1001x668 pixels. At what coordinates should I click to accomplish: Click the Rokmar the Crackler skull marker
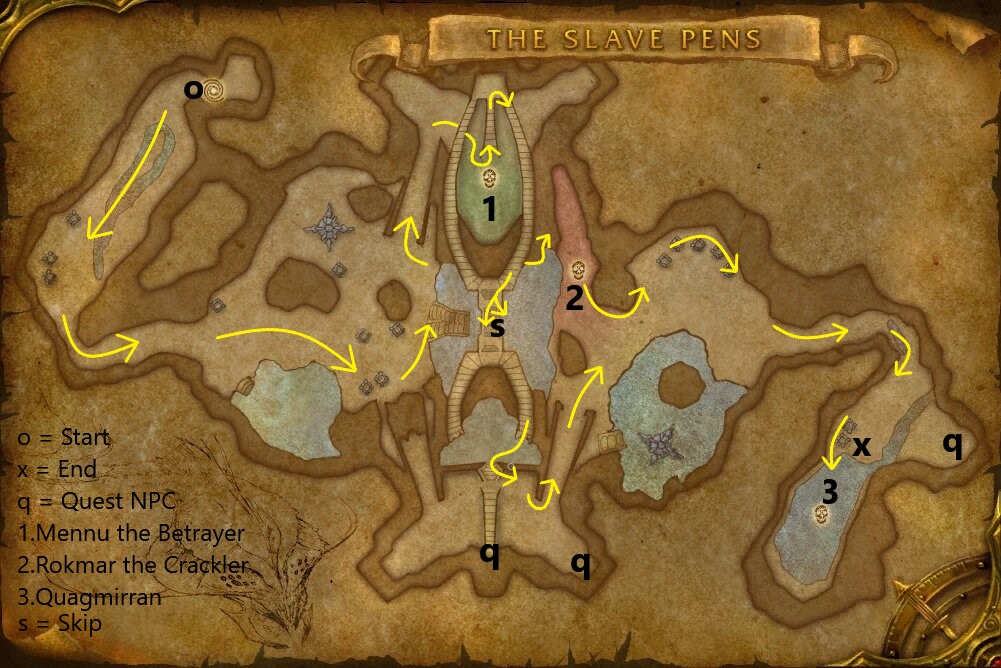point(577,270)
